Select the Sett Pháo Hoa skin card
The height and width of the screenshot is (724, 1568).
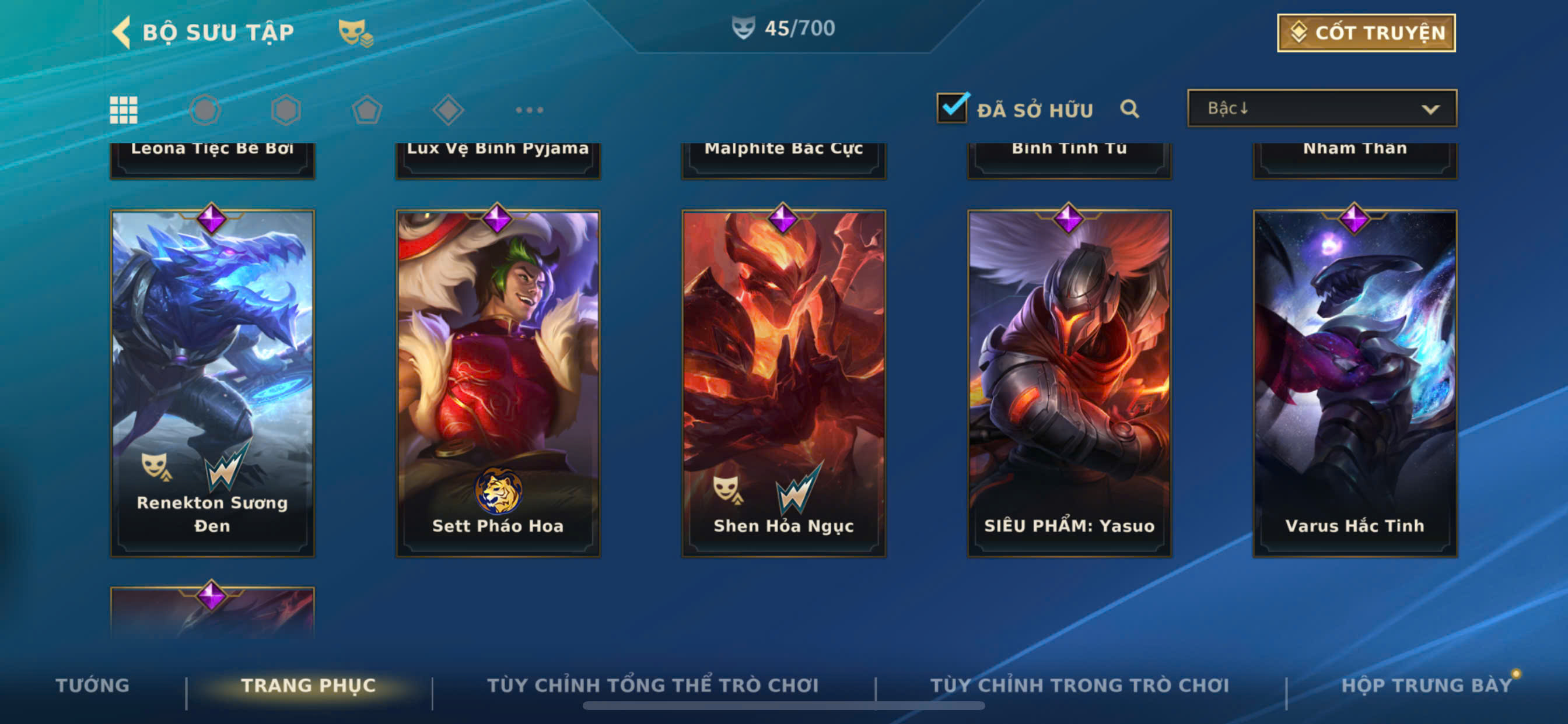point(498,384)
